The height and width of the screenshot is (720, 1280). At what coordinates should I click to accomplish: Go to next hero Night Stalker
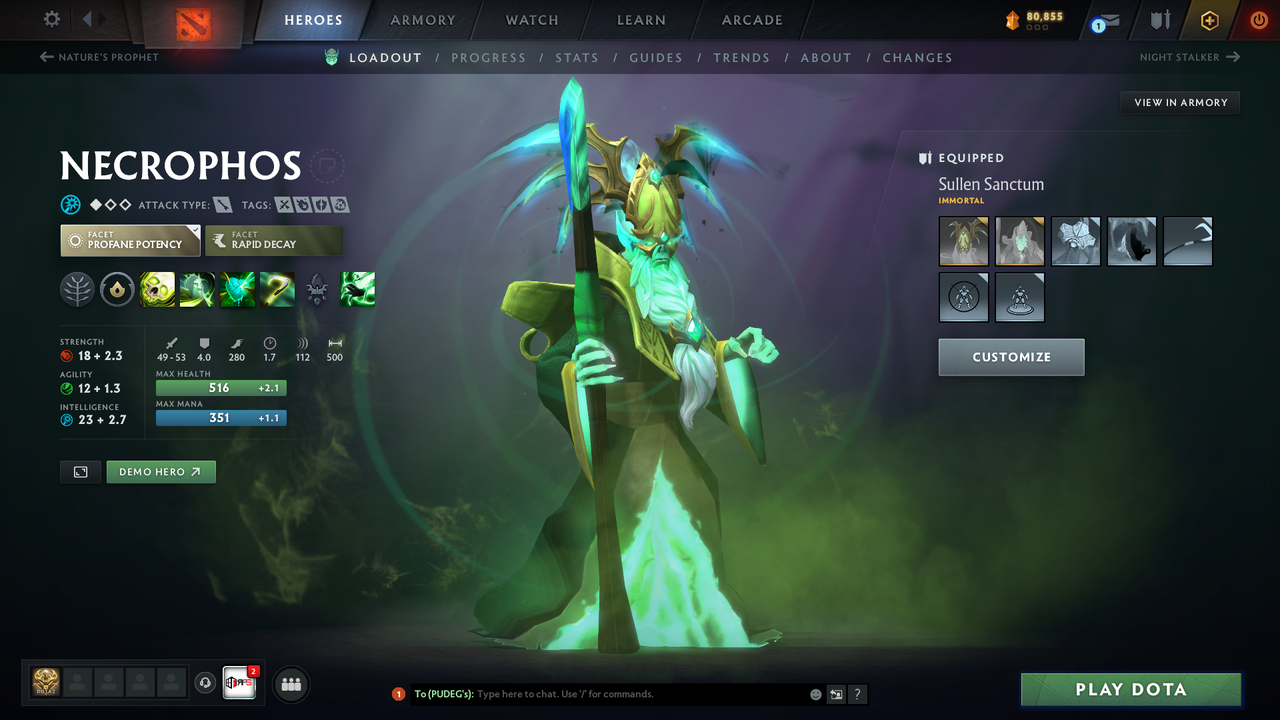(x=1189, y=57)
